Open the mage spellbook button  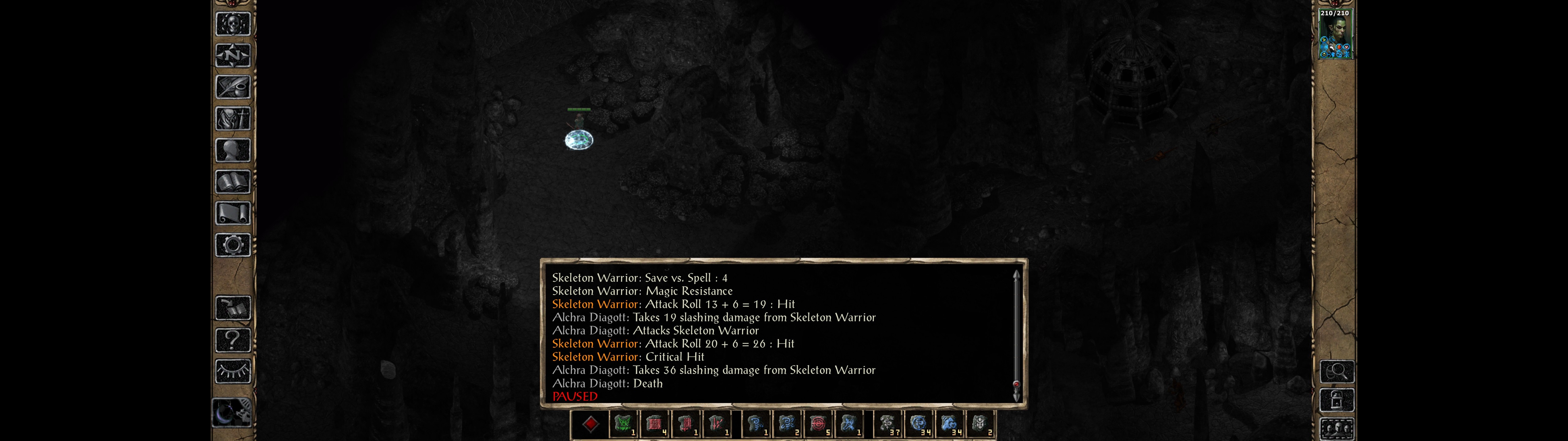click(x=232, y=182)
